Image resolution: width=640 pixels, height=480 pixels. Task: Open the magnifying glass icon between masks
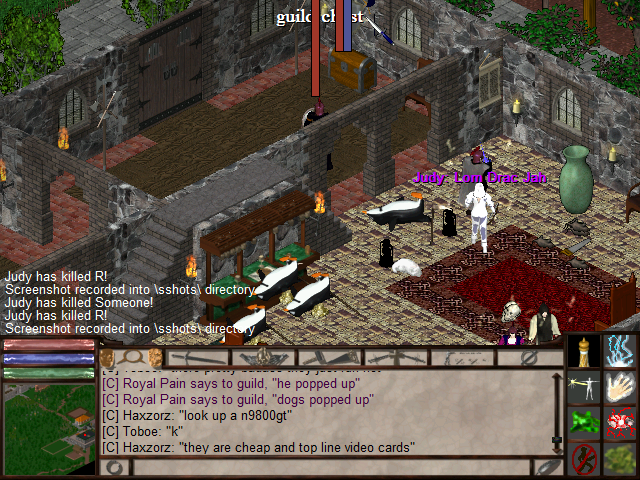(x=131, y=357)
